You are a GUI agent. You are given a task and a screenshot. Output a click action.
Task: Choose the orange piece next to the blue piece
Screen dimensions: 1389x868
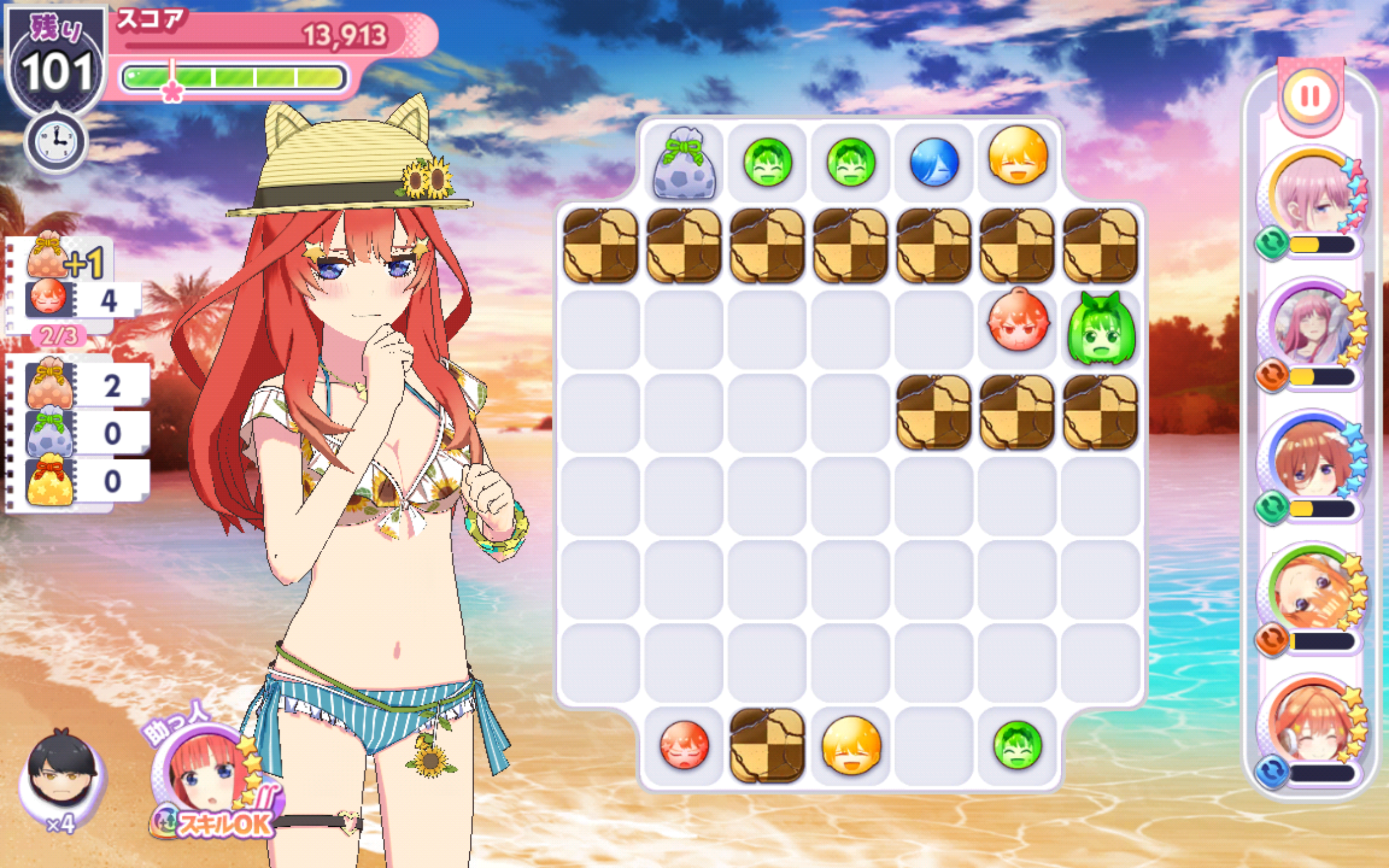click(1018, 156)
